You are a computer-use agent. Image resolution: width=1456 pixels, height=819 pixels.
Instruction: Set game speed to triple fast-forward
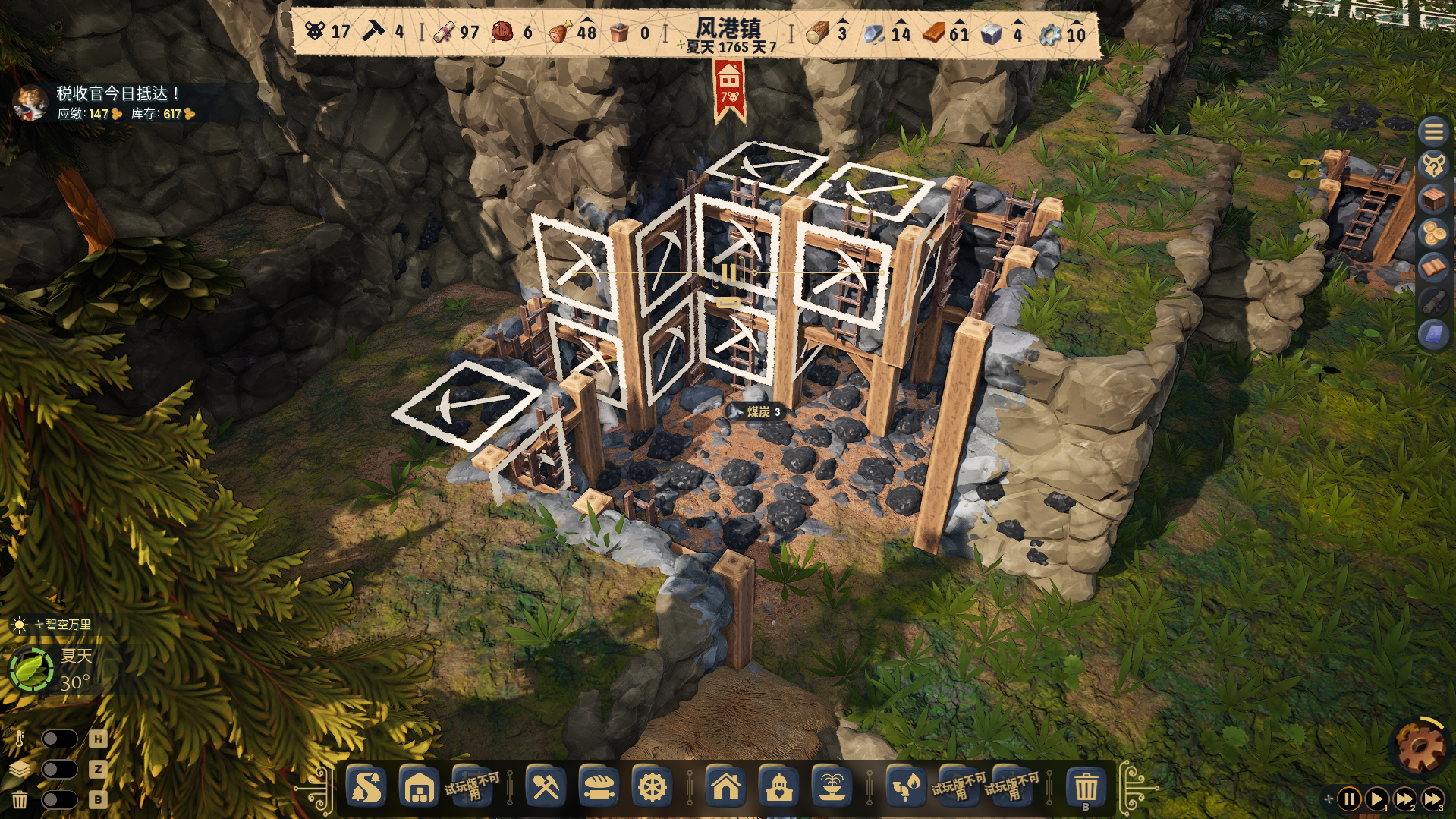click(x=1432, y=799)
